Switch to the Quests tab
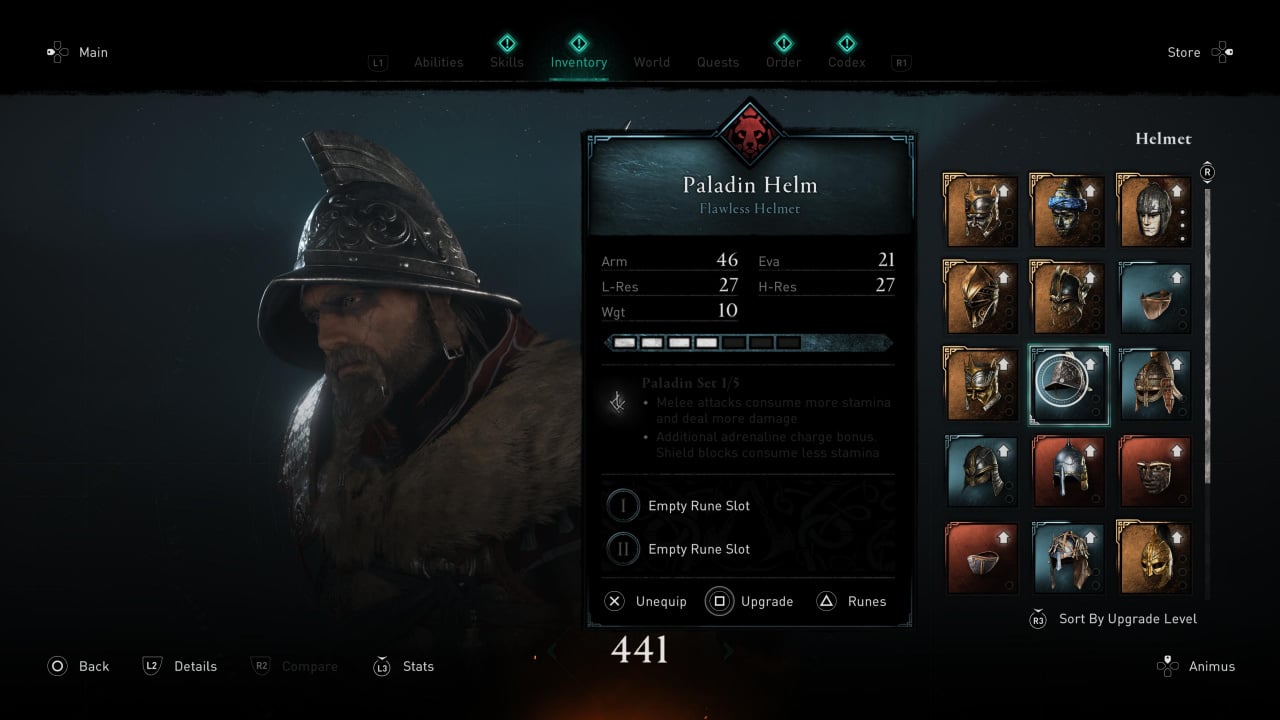 pyautogui.click(x=718, y=62)
